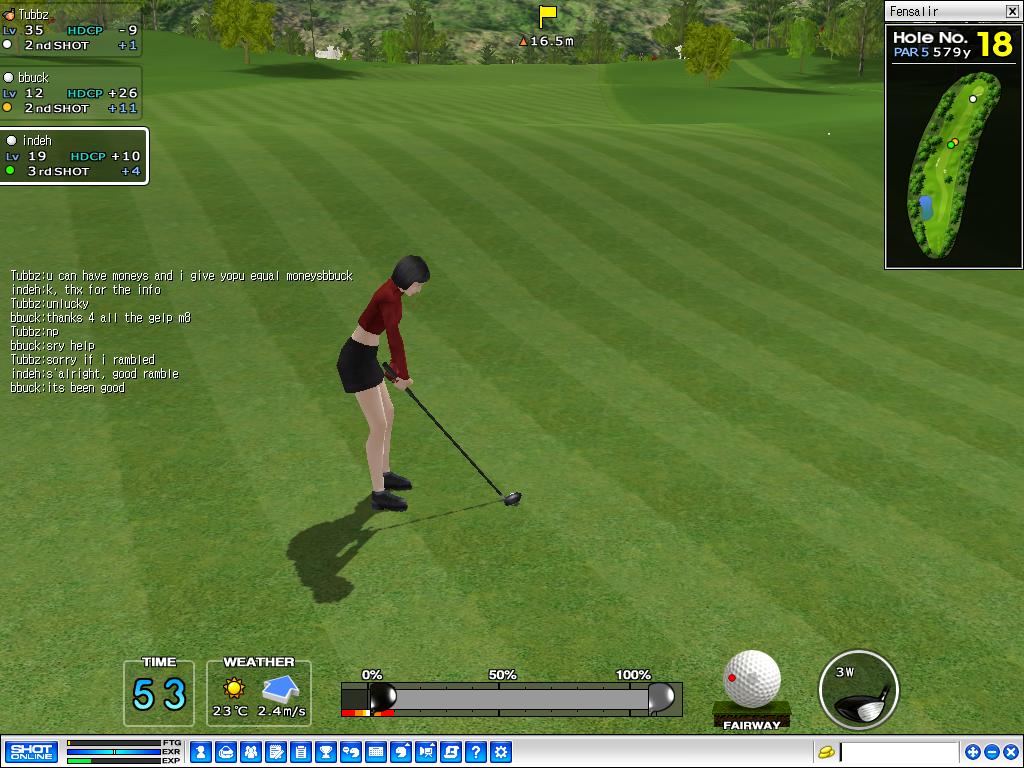The image size is (1024, 768).
Task: Close the game with the blue X button
Action: pos(1010,752)
